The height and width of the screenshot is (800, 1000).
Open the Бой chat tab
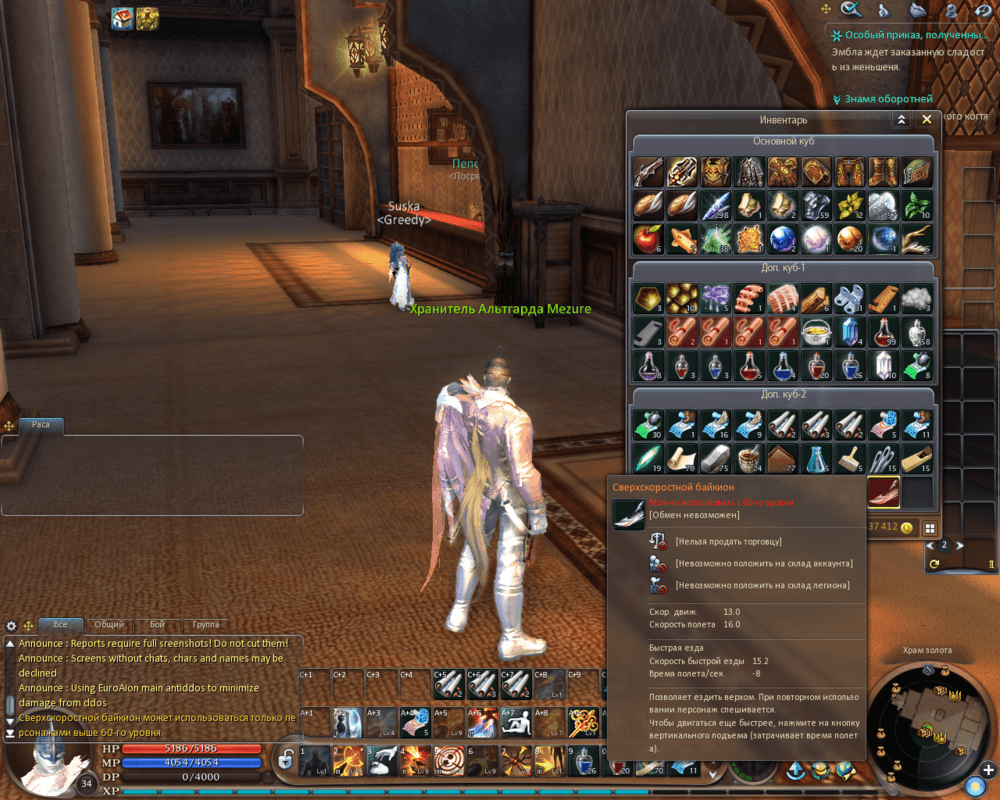pos(156,624)
